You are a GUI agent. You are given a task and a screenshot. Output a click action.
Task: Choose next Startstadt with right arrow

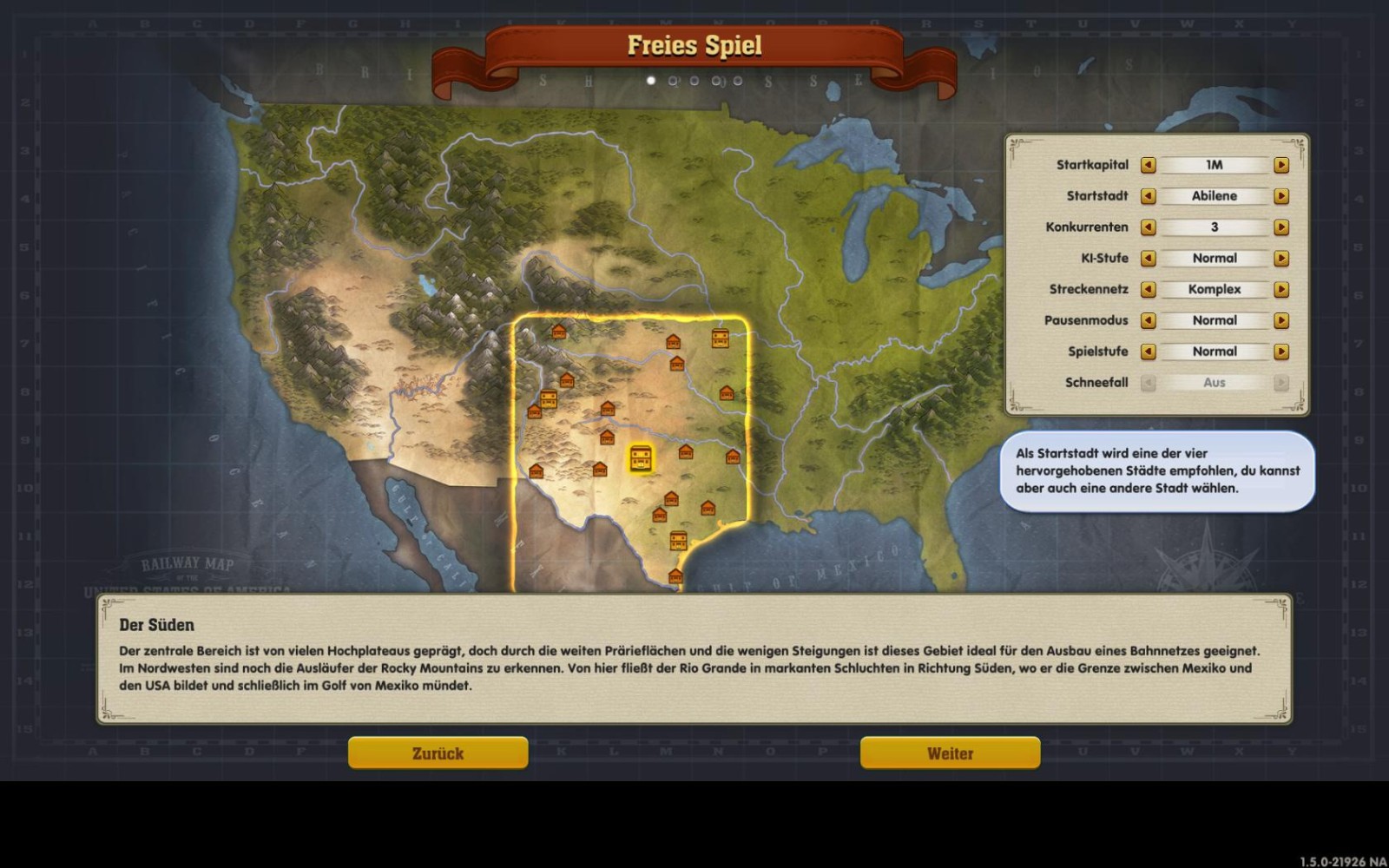pos(1281,196)
